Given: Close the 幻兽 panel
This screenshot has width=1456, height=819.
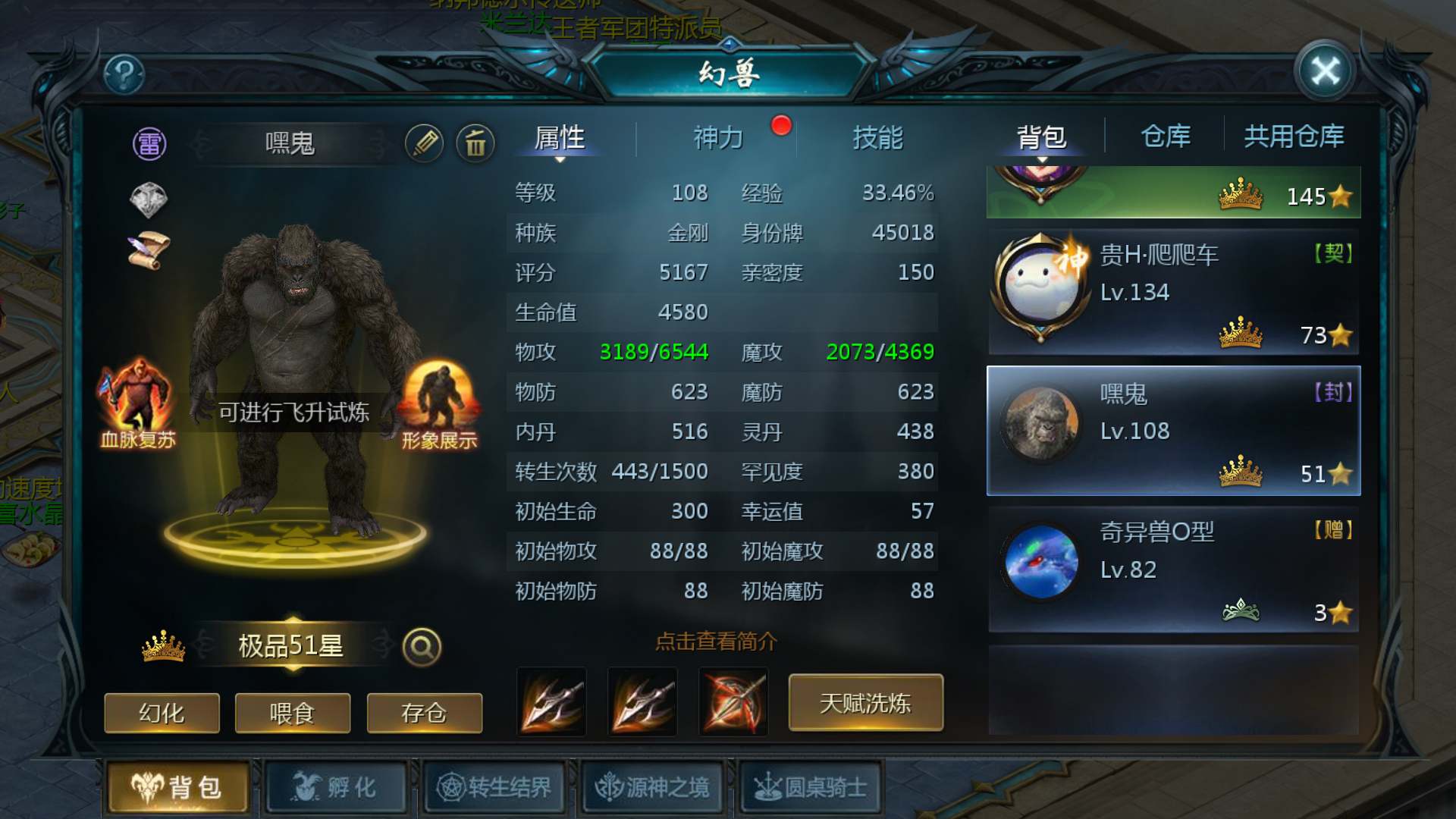Looking at the screenshot, I should tap(1325, 72).
